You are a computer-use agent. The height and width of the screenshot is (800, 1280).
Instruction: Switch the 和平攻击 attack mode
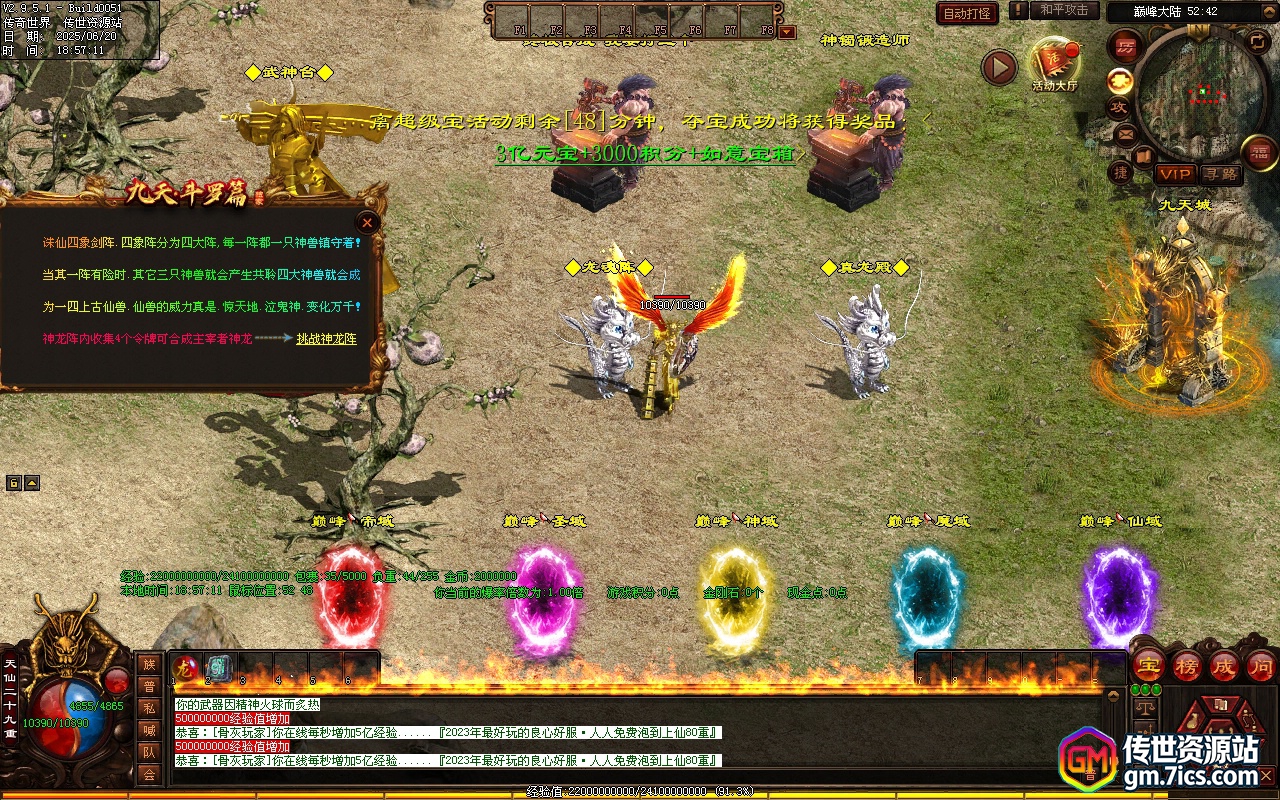coord(1063,10)
